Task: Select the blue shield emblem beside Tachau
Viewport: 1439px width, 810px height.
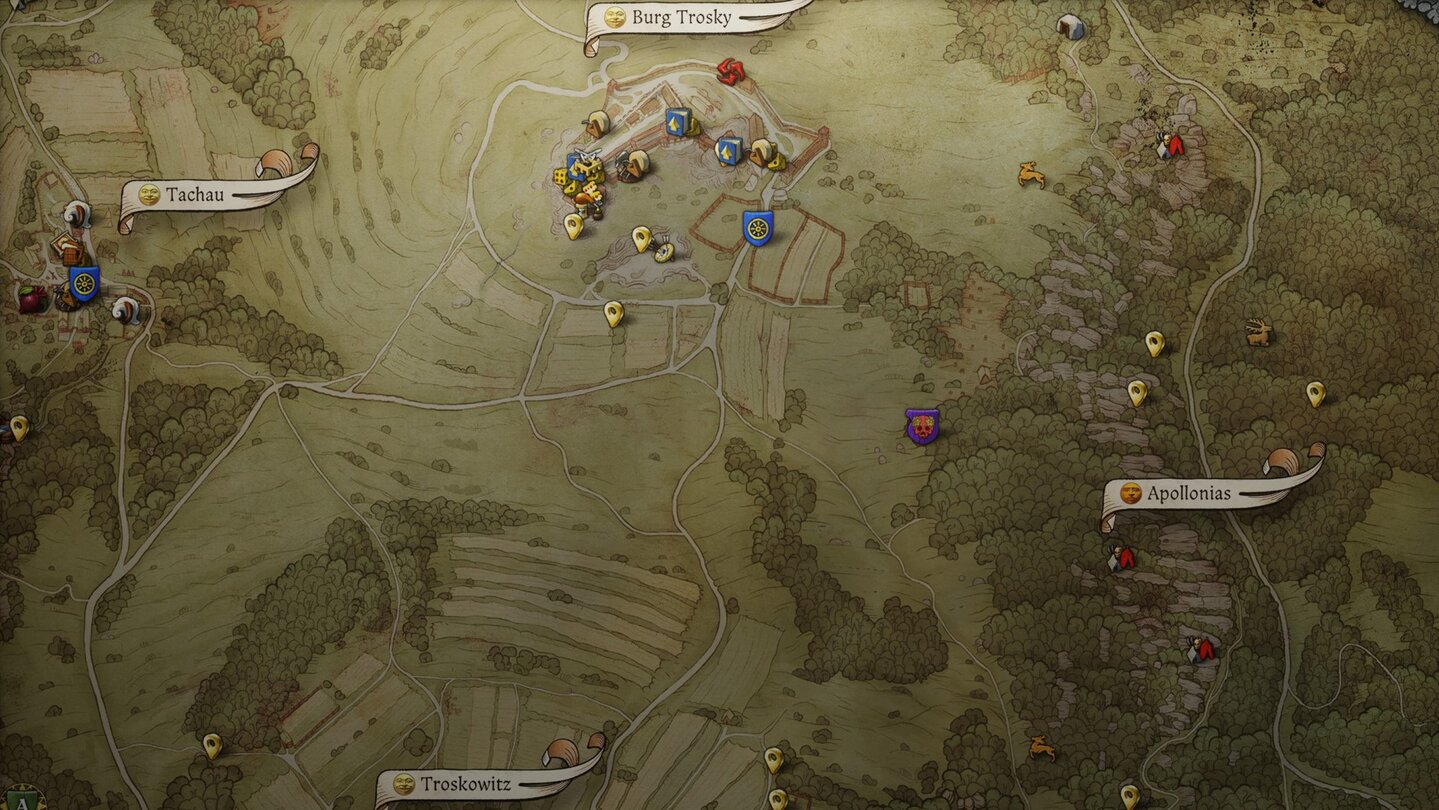Action: pos(82,283)
